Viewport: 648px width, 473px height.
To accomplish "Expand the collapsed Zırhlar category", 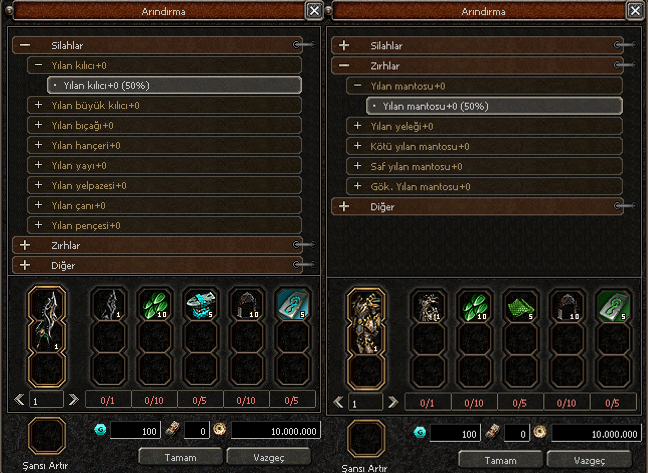I will (24, 245).
